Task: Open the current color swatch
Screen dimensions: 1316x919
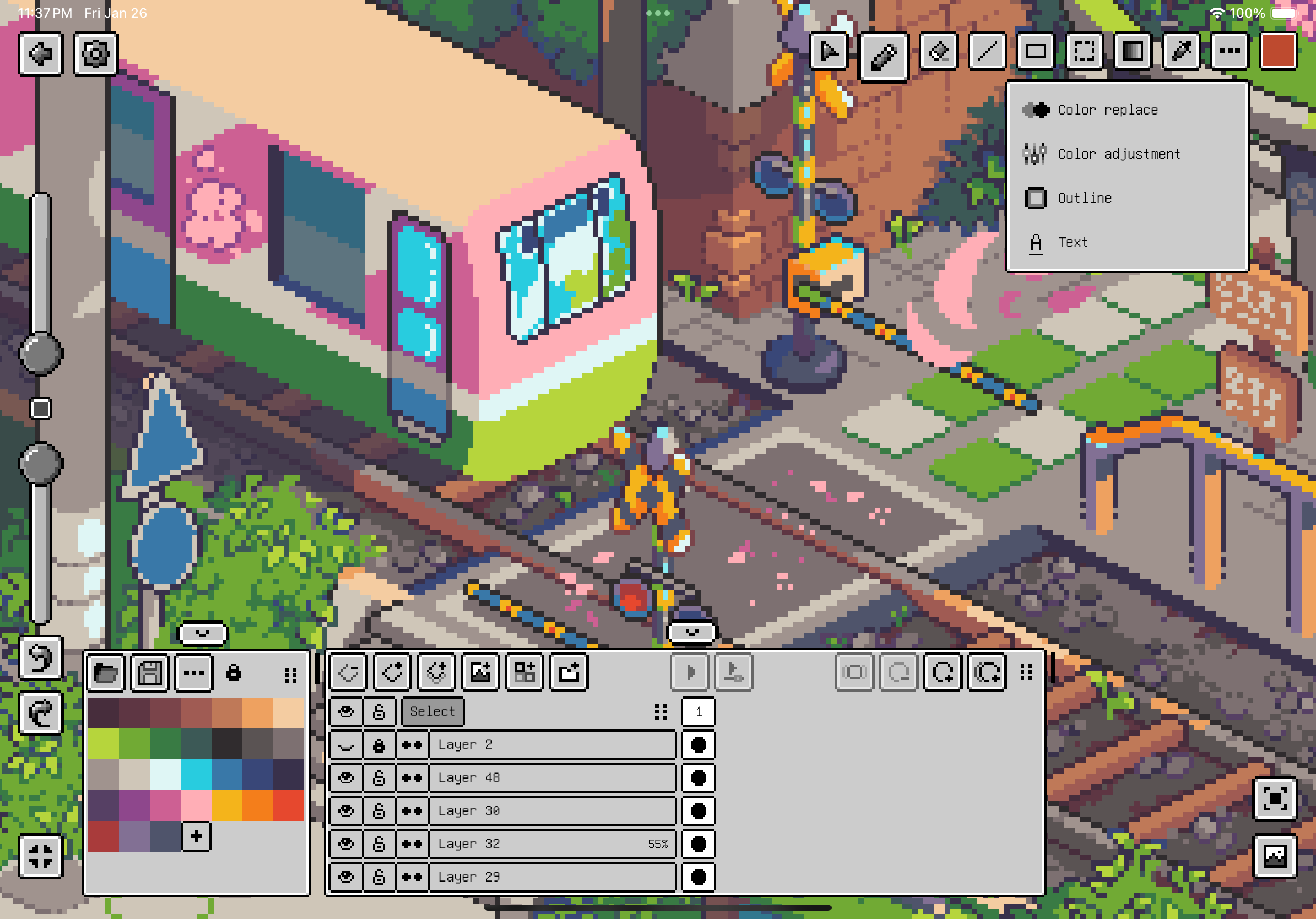Action: [x=1277, y=52]
